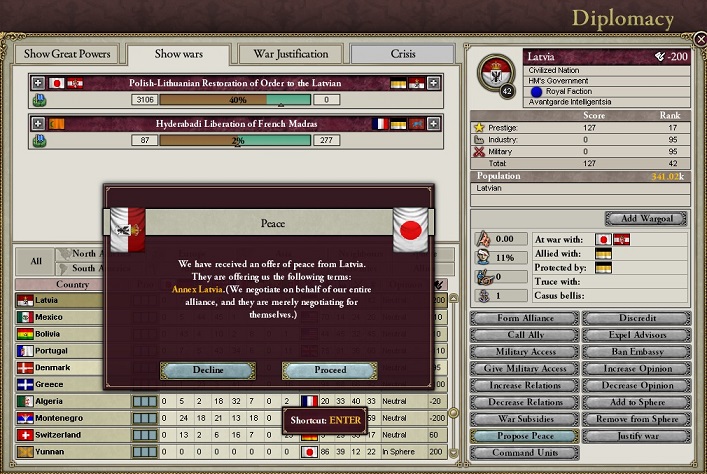Click the Ban Embassy button
Viewport: 707px width, 474px height.
point(636,352)
